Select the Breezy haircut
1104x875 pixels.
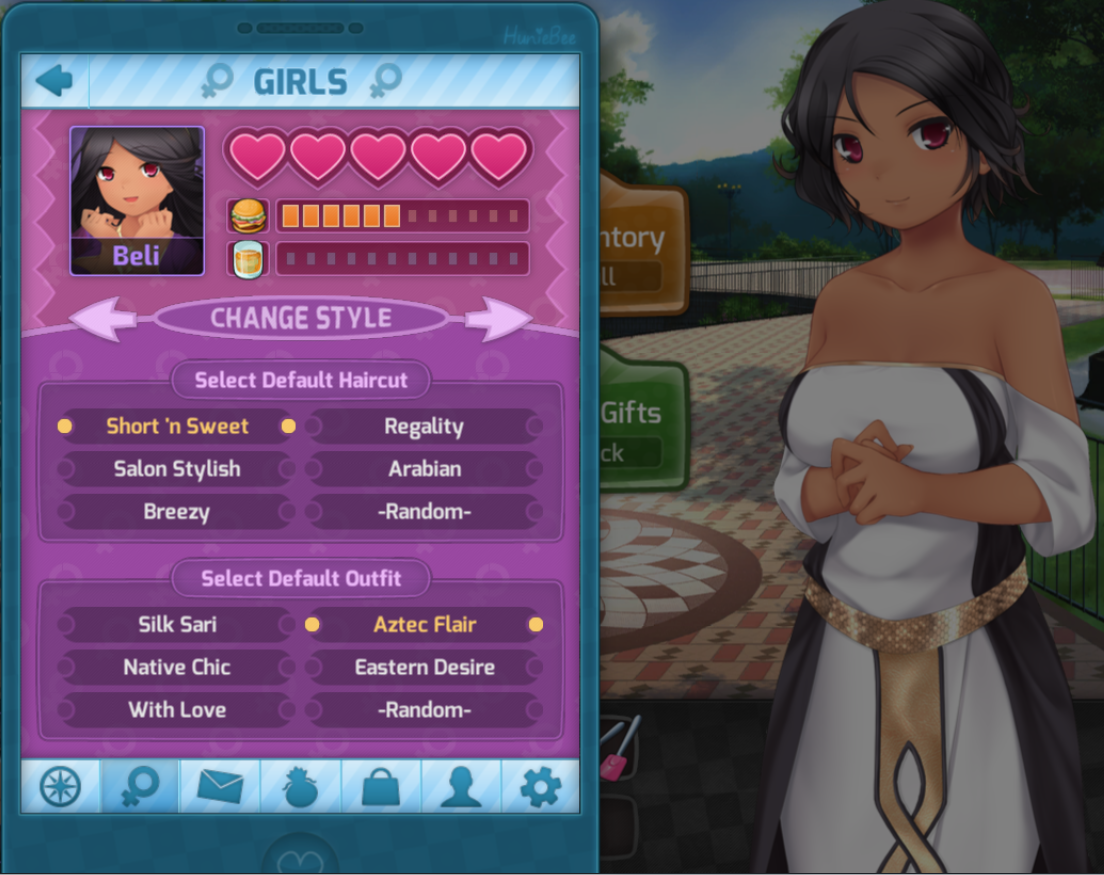click(x=177, y=512)
